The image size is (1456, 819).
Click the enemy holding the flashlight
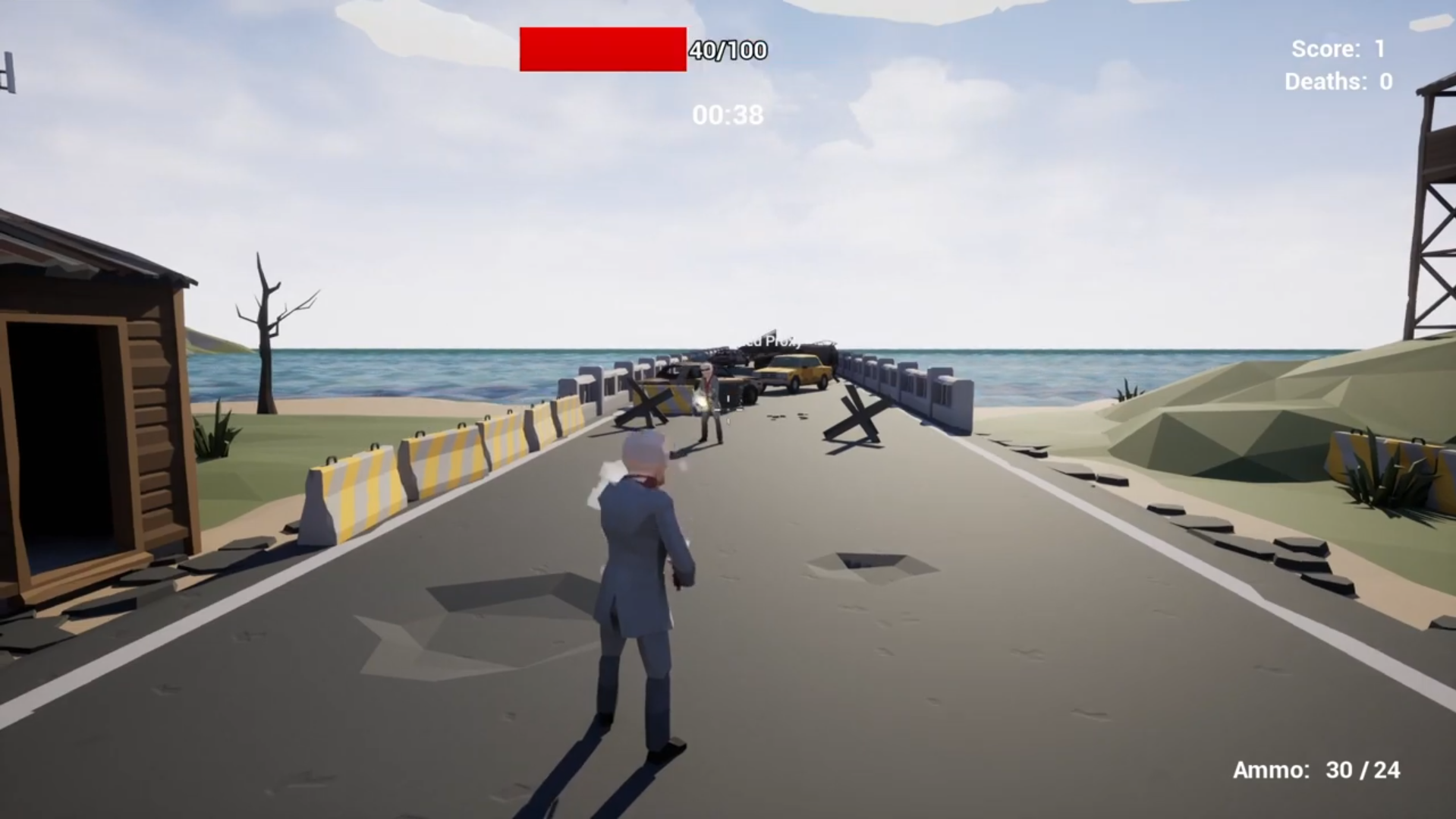[708, 402]
